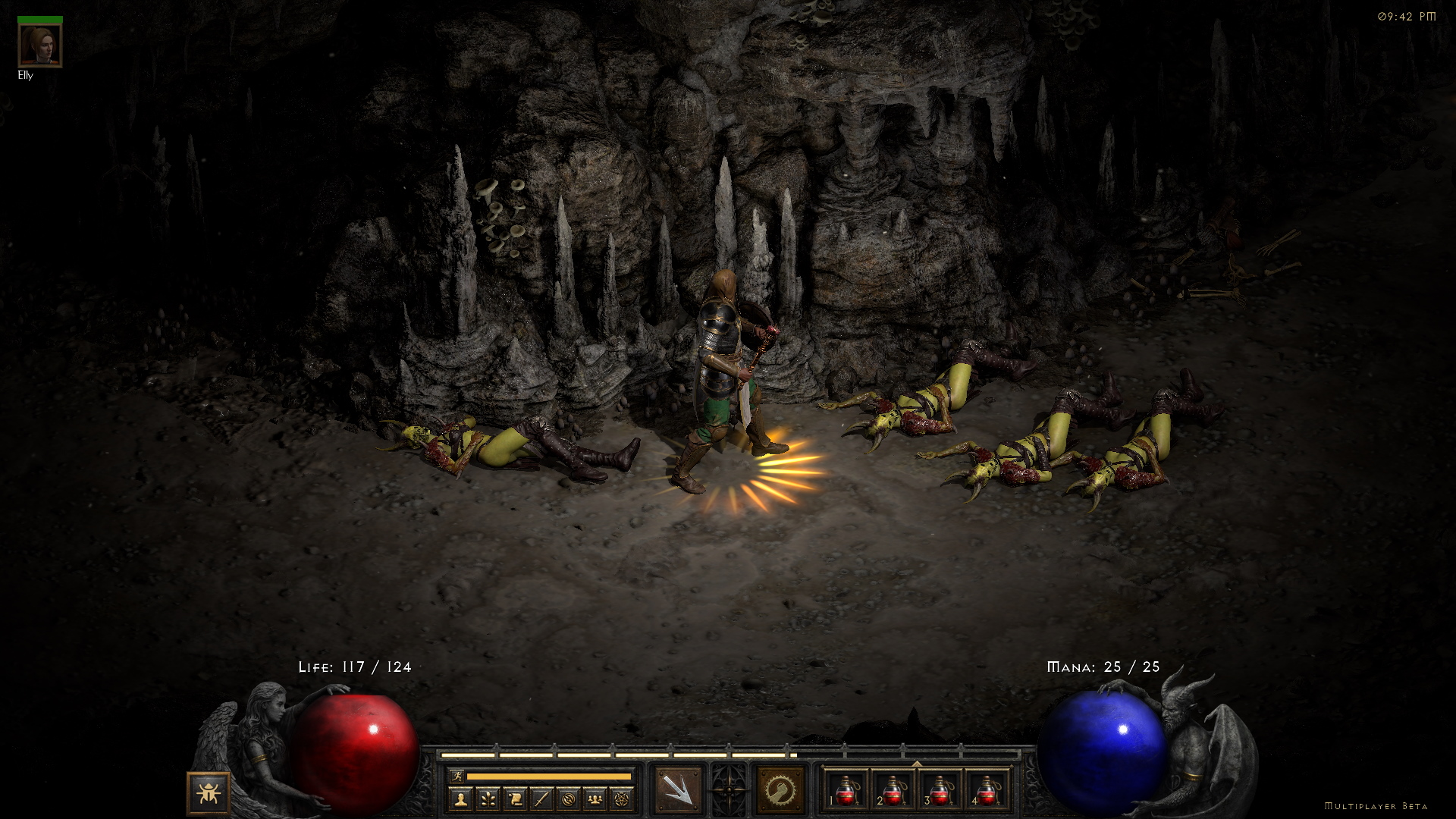Use the healing potion in belt slot 1
Image resolution: width=1456 pixels, height=819 pixels.
tap(846, 790)
